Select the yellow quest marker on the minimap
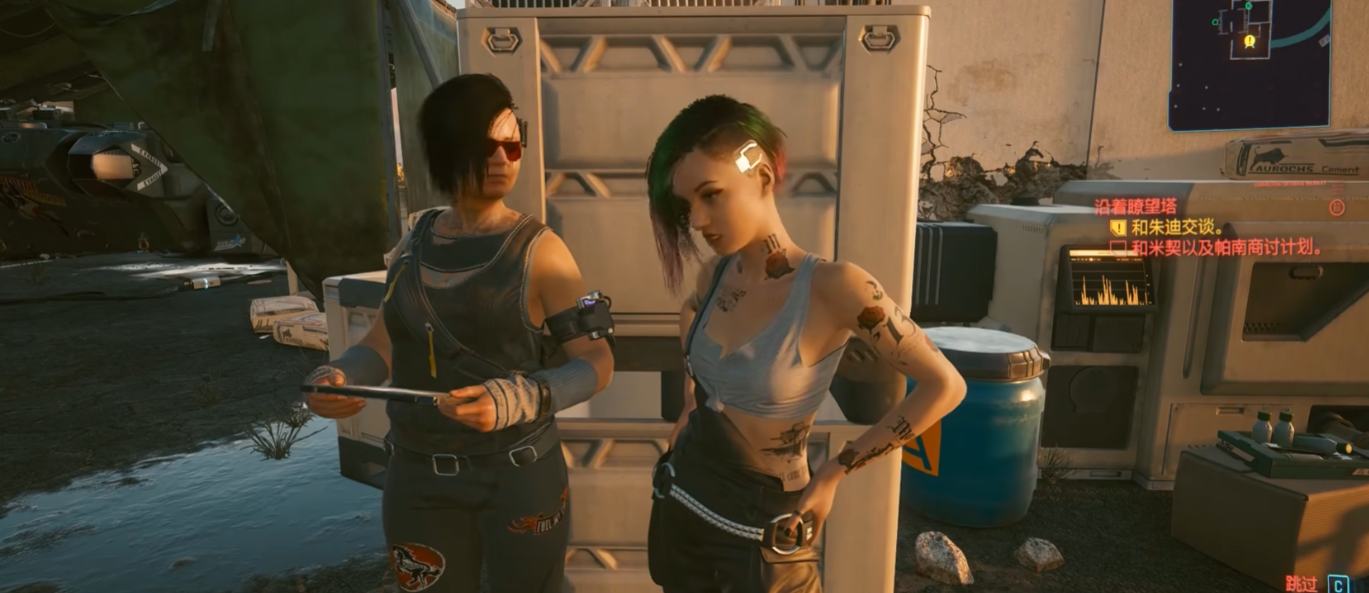 pos(1249,41)
